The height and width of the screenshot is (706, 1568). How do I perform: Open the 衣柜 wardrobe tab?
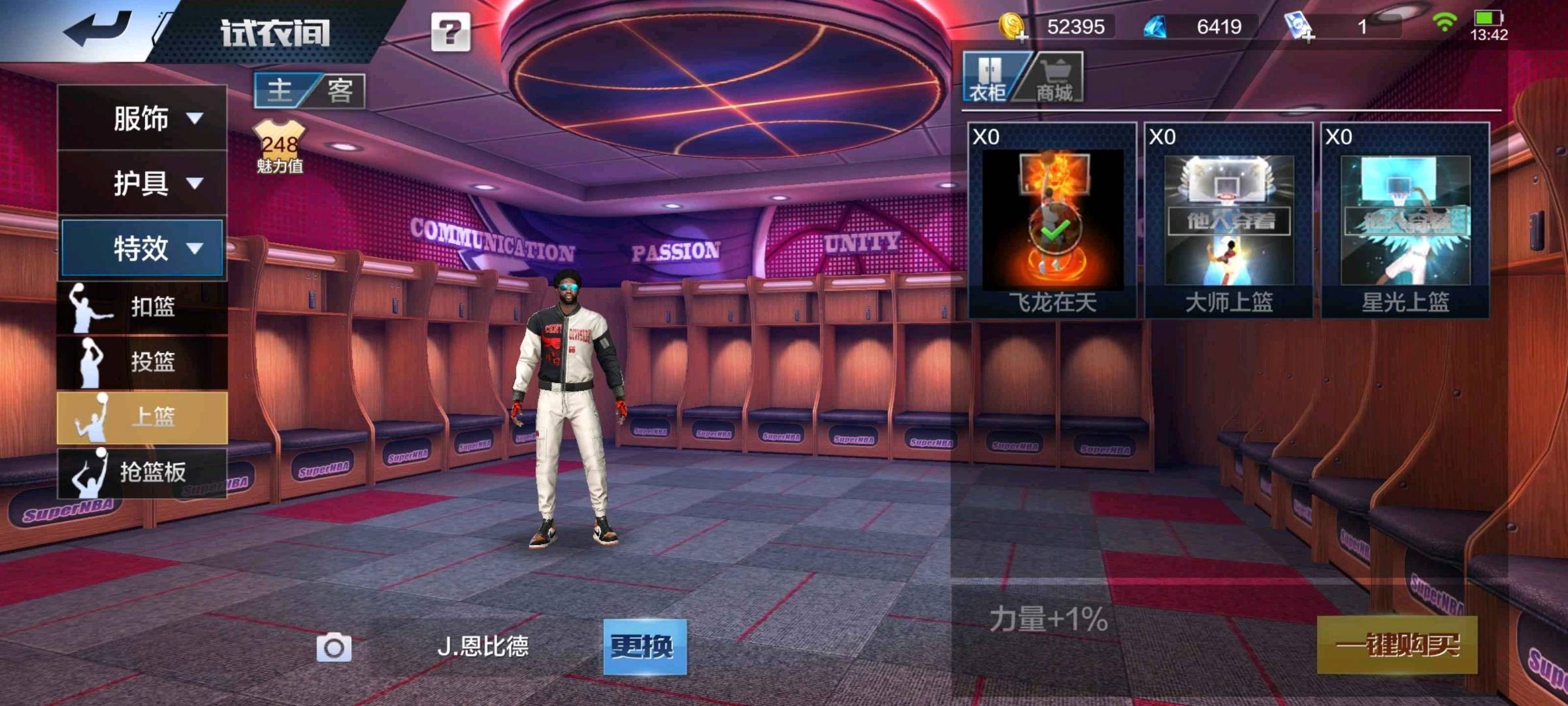click(988, 78)
